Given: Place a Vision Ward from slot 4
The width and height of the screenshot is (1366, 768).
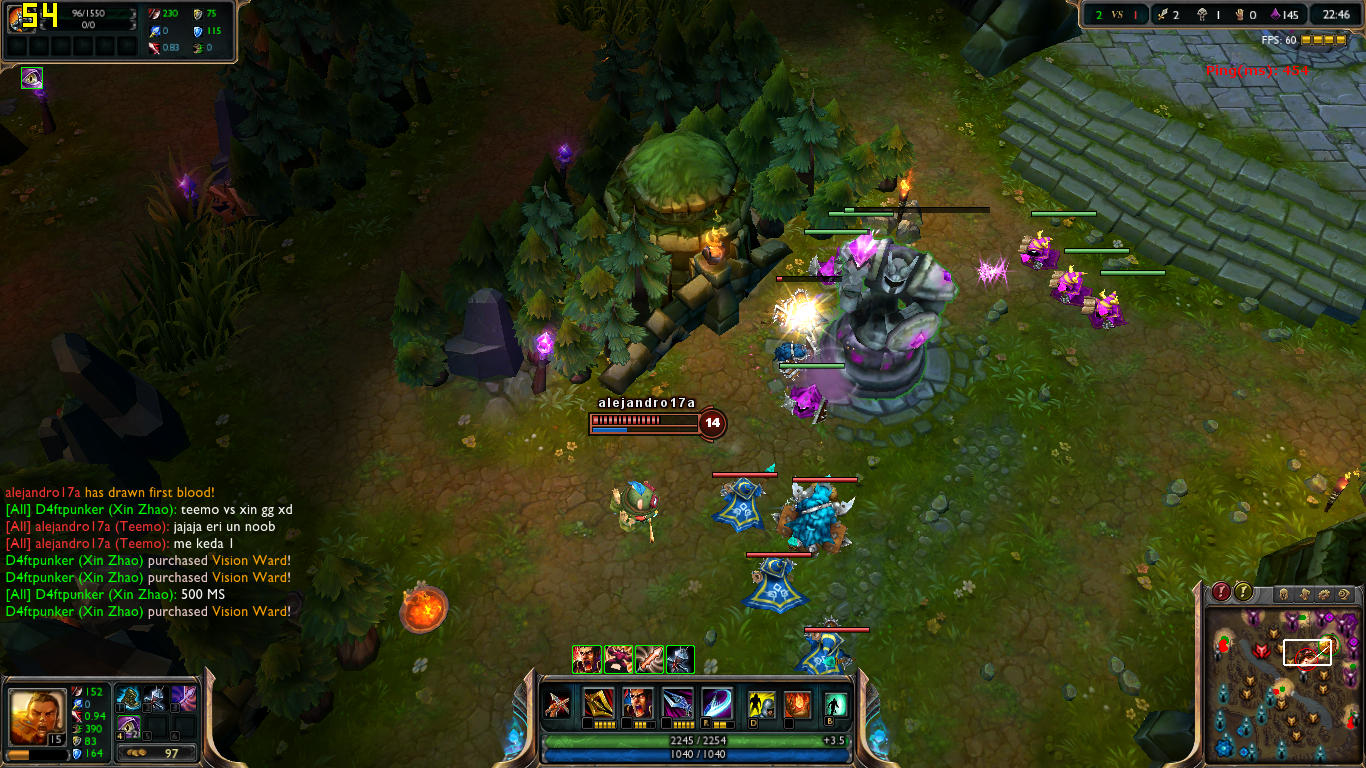Looking at the screenshot, I should (128, 726).
